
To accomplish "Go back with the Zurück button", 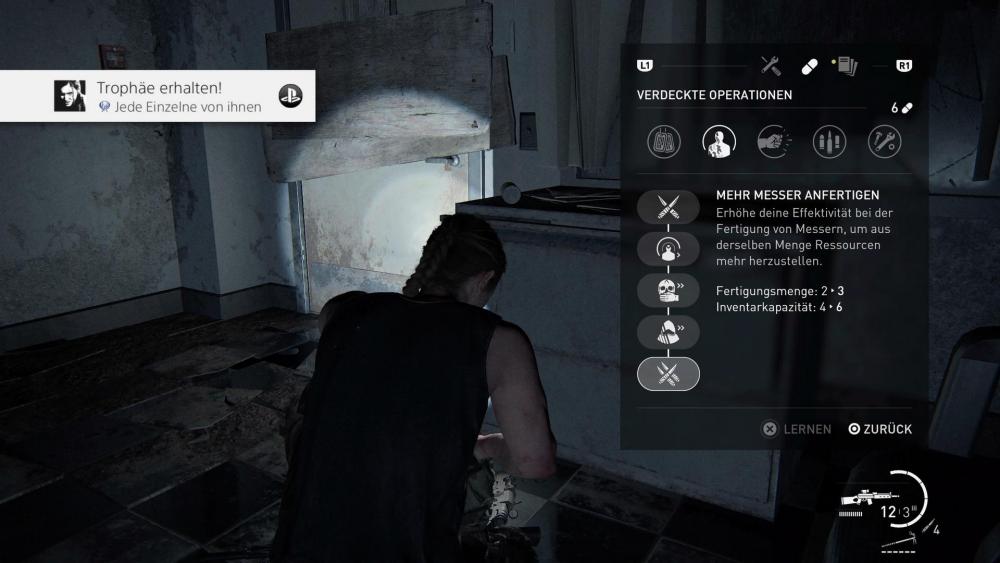I will point(880,429).
